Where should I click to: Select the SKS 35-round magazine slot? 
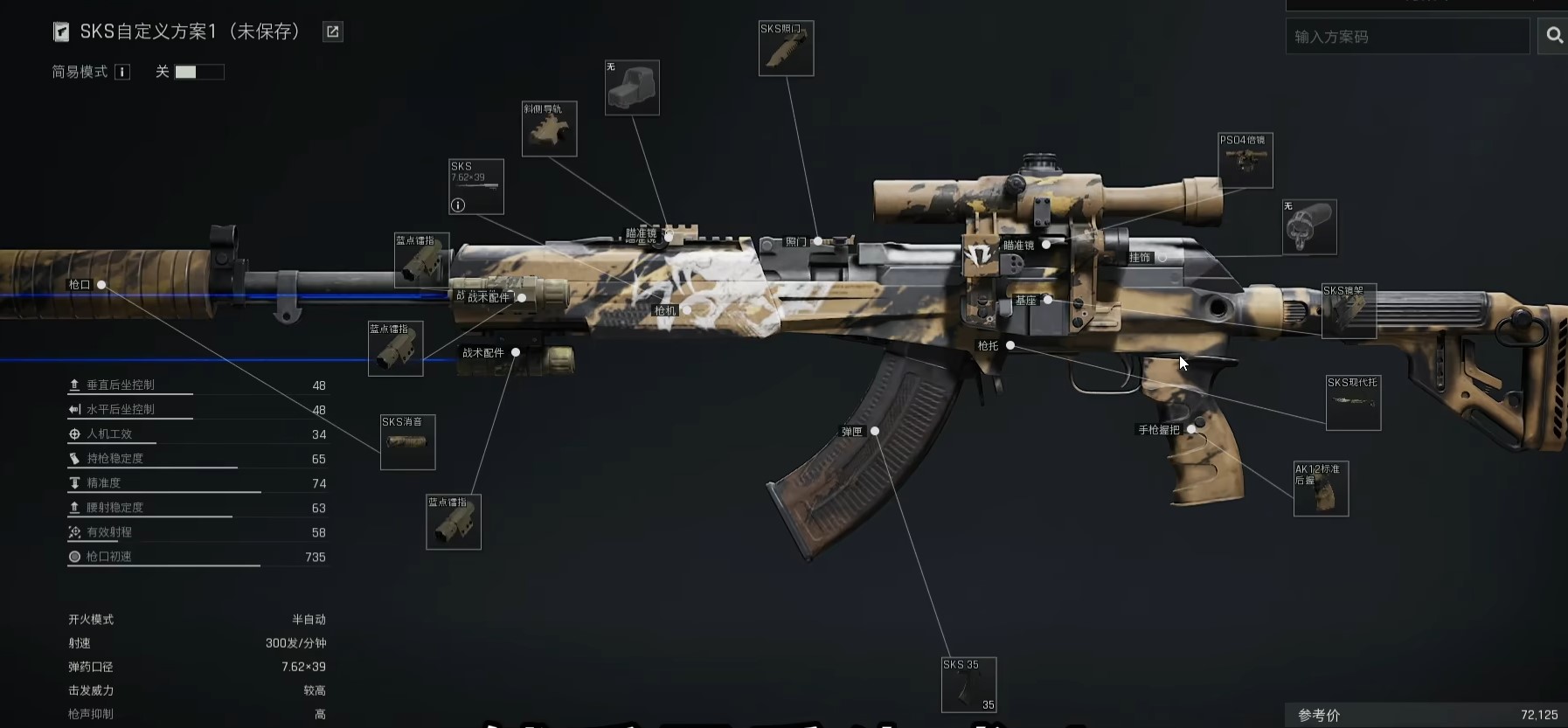point(968,684)
